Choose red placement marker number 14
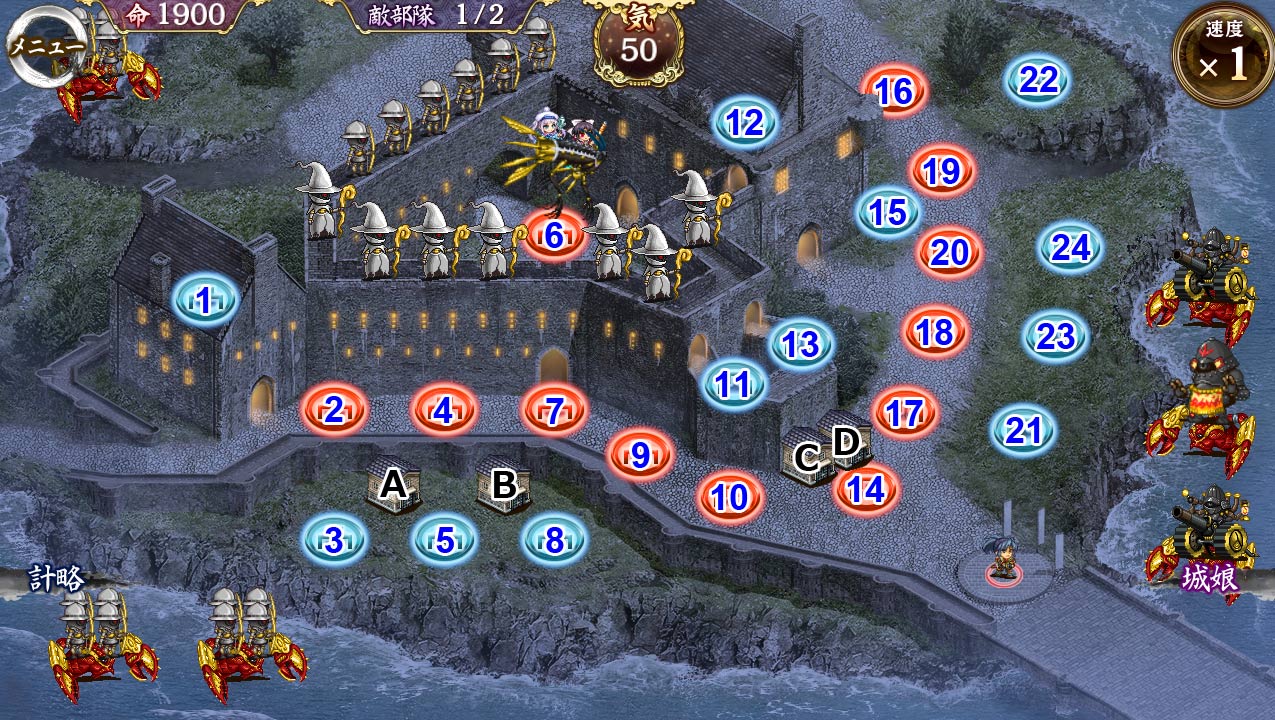Viewport: 1275px width, 720px height. pos(866,490)
